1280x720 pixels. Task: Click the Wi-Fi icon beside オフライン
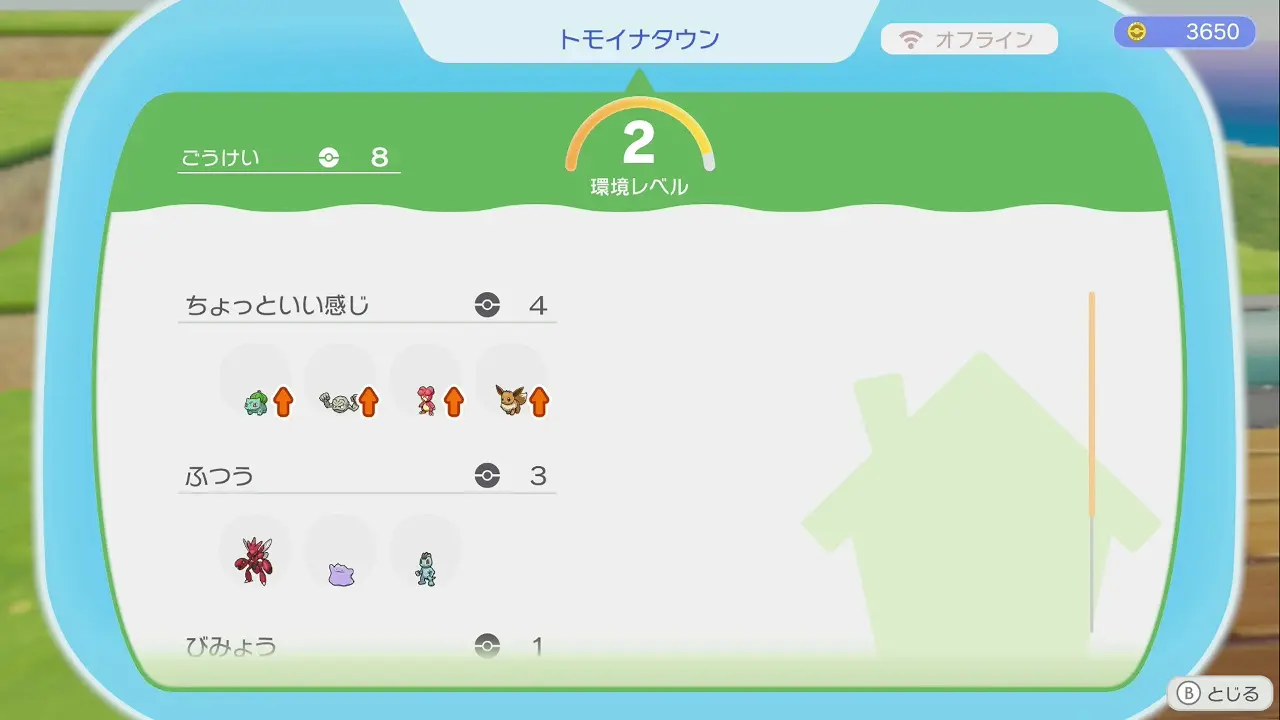[x=910, y=39]
